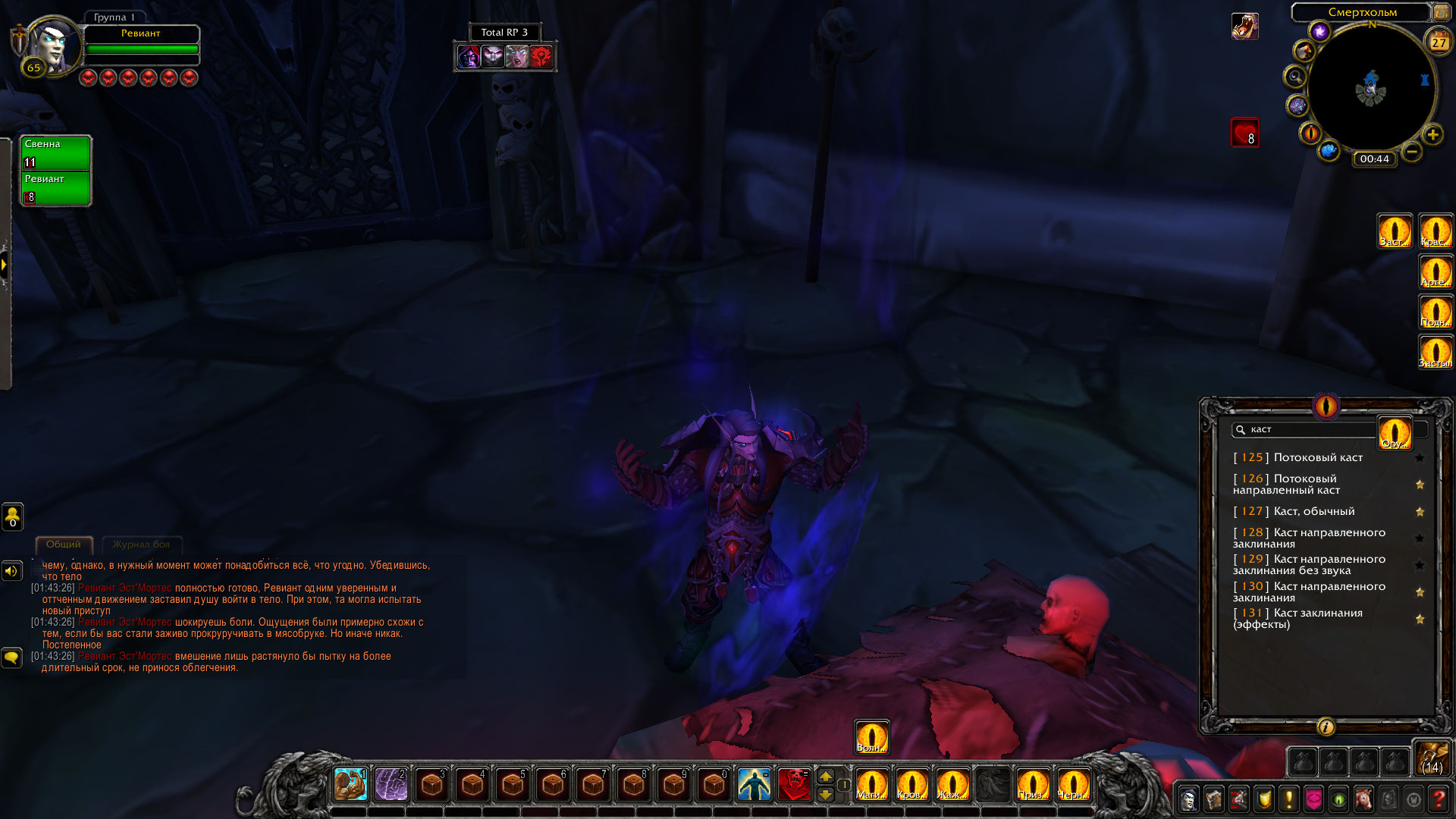Choose entry 125 Потоковый каст
Viewport: 1456px width, 819px height.
[1318, 457]
